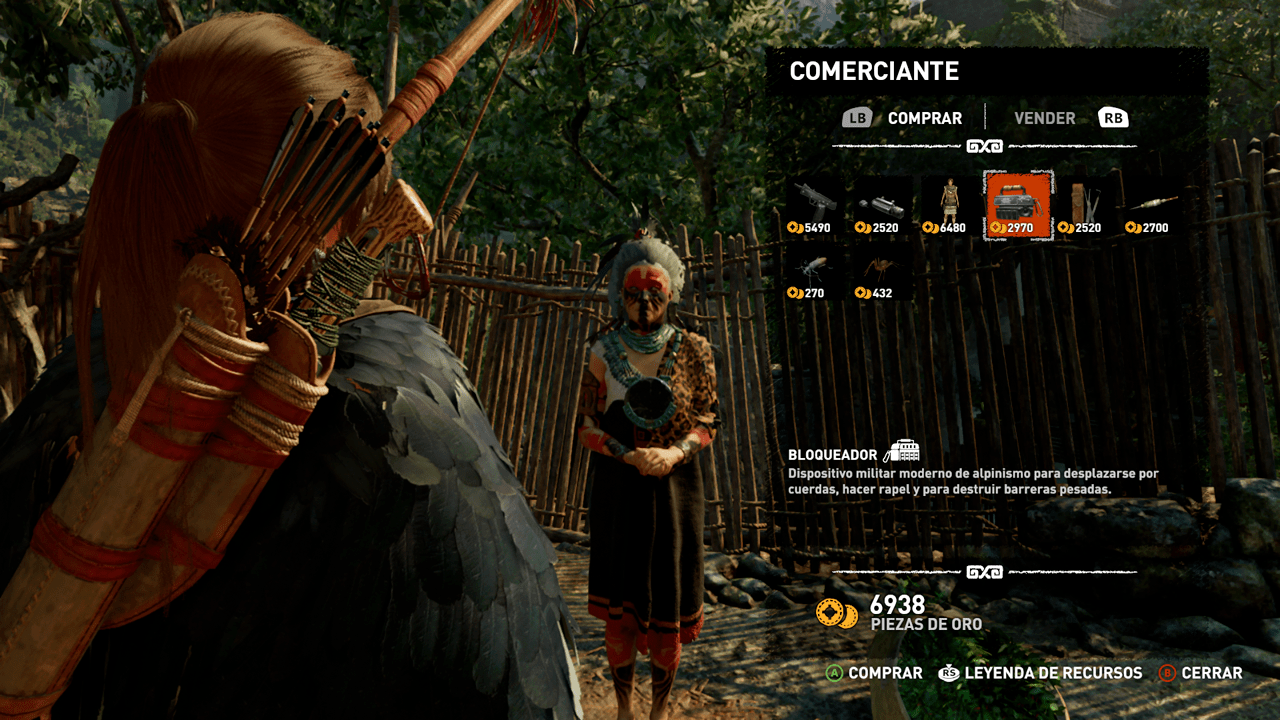Switch to the VENDER tab
The height and width of the screenshot is (720, 1280).
pyautogui.click(x=1044, y=117)
